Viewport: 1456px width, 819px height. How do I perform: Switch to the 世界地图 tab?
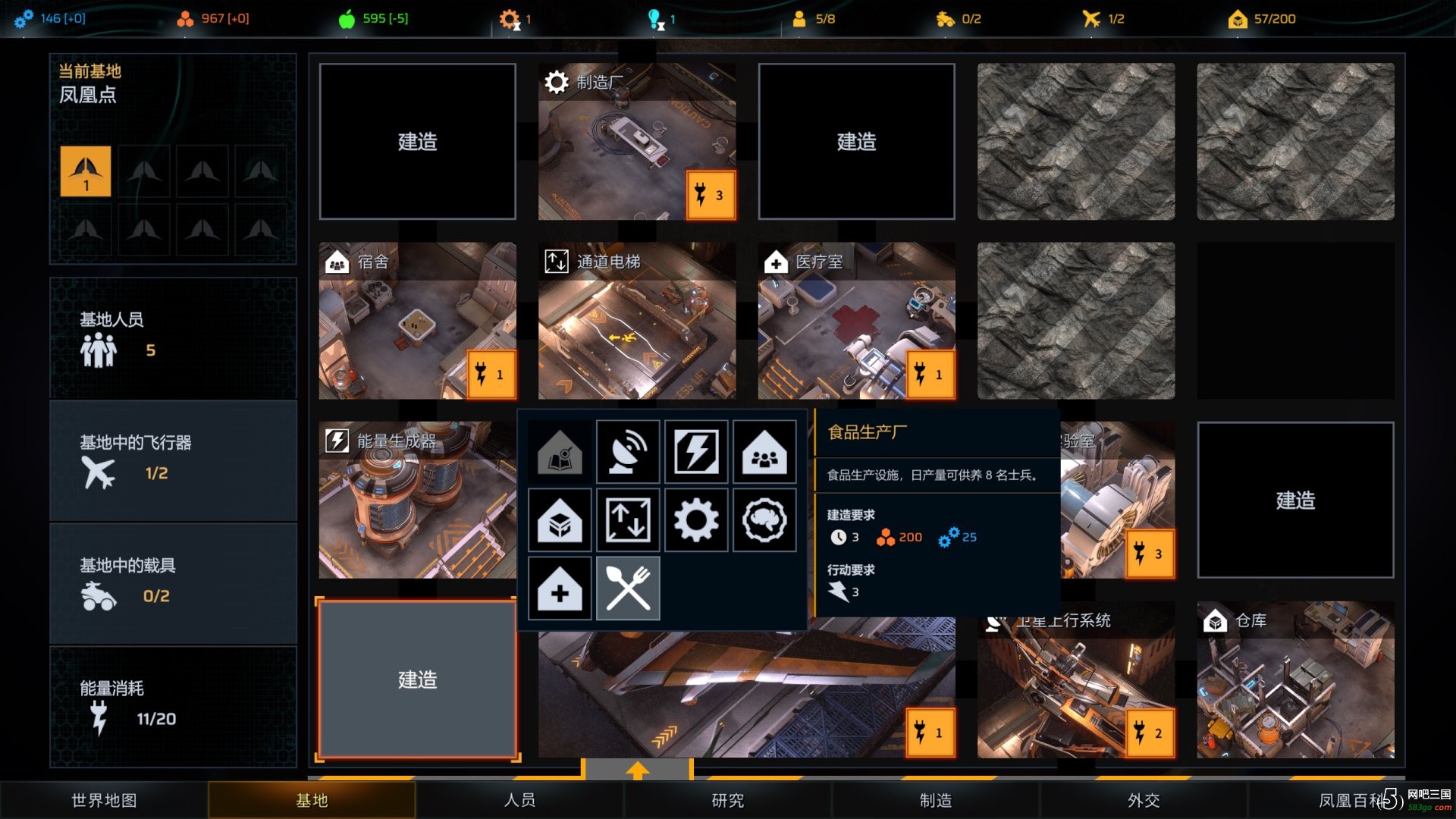[x=104, y=800]
